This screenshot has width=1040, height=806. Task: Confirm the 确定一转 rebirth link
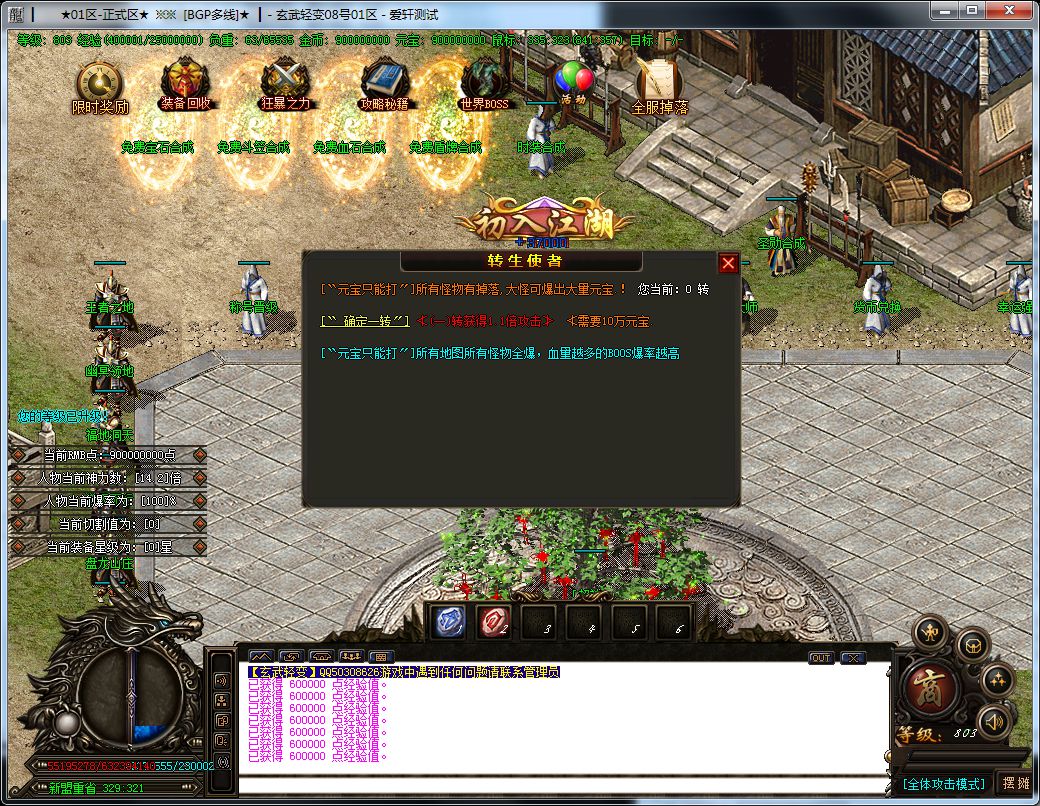[x=364, y=321]
